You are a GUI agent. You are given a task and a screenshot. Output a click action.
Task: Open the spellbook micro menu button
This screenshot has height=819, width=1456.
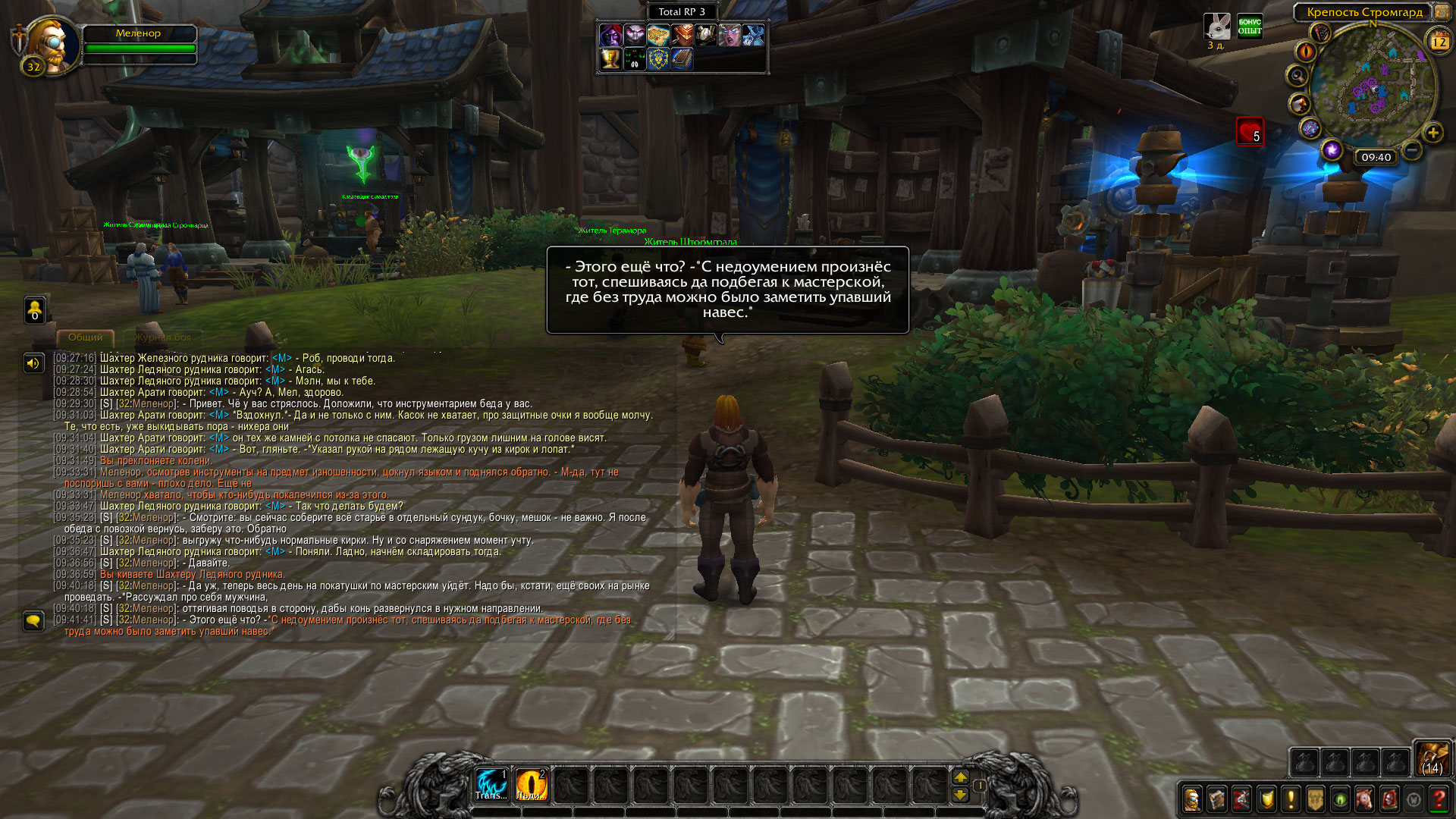pos(1217,799)
